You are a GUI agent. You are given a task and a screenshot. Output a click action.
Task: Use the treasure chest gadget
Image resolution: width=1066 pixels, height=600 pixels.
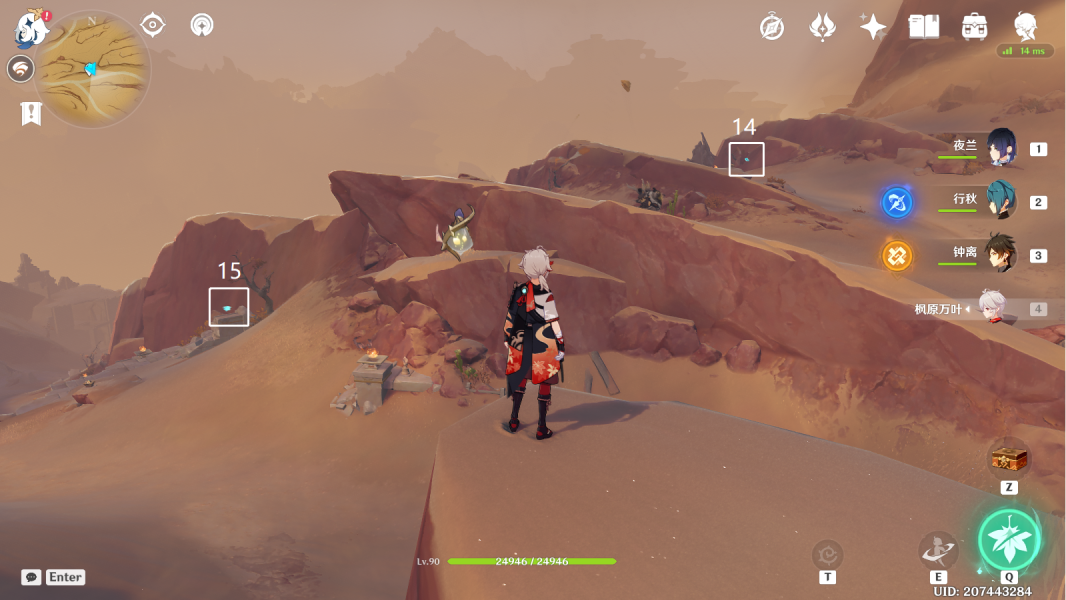(1009, 459)
